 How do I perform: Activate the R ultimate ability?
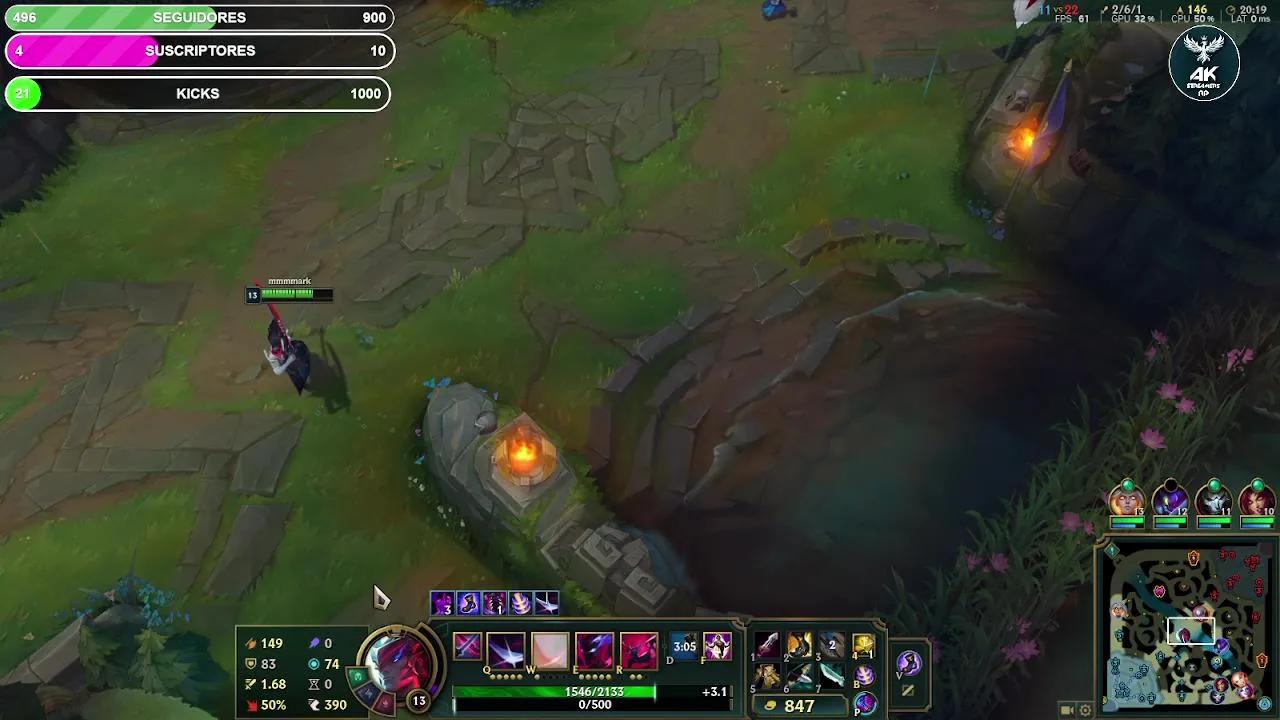[x=637, y=648]
